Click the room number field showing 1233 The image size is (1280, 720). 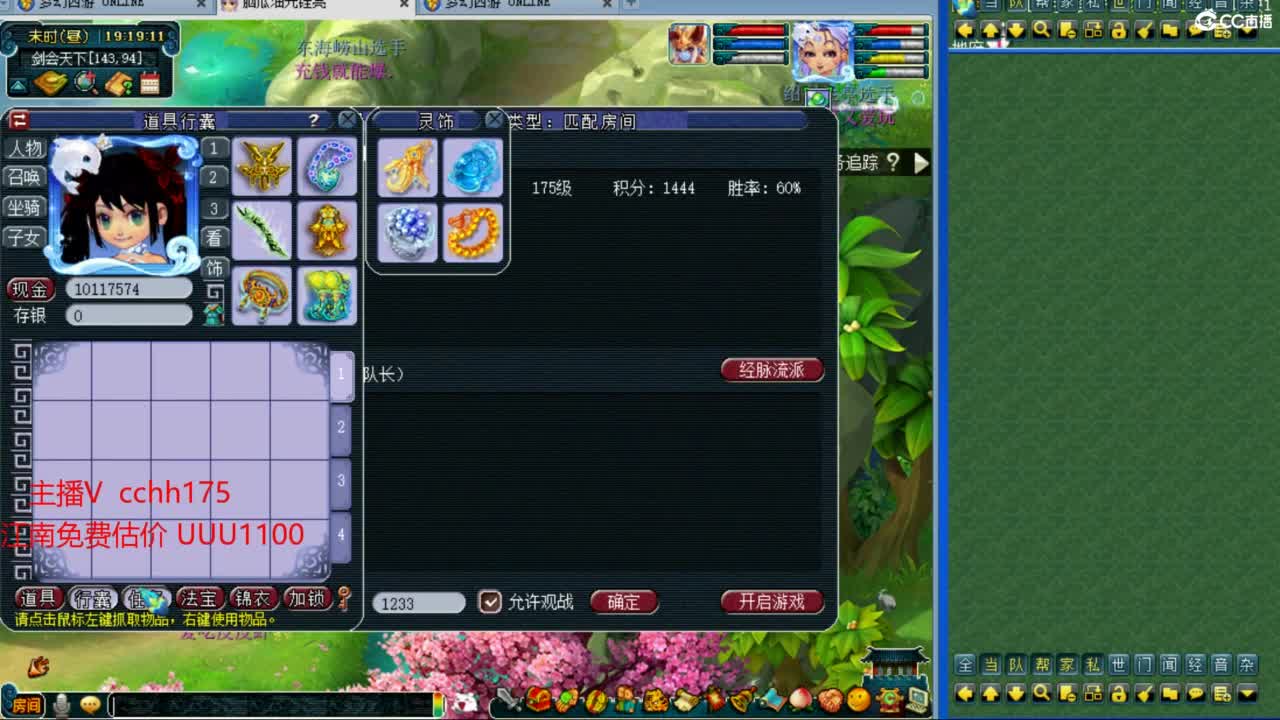pos(417,603)
